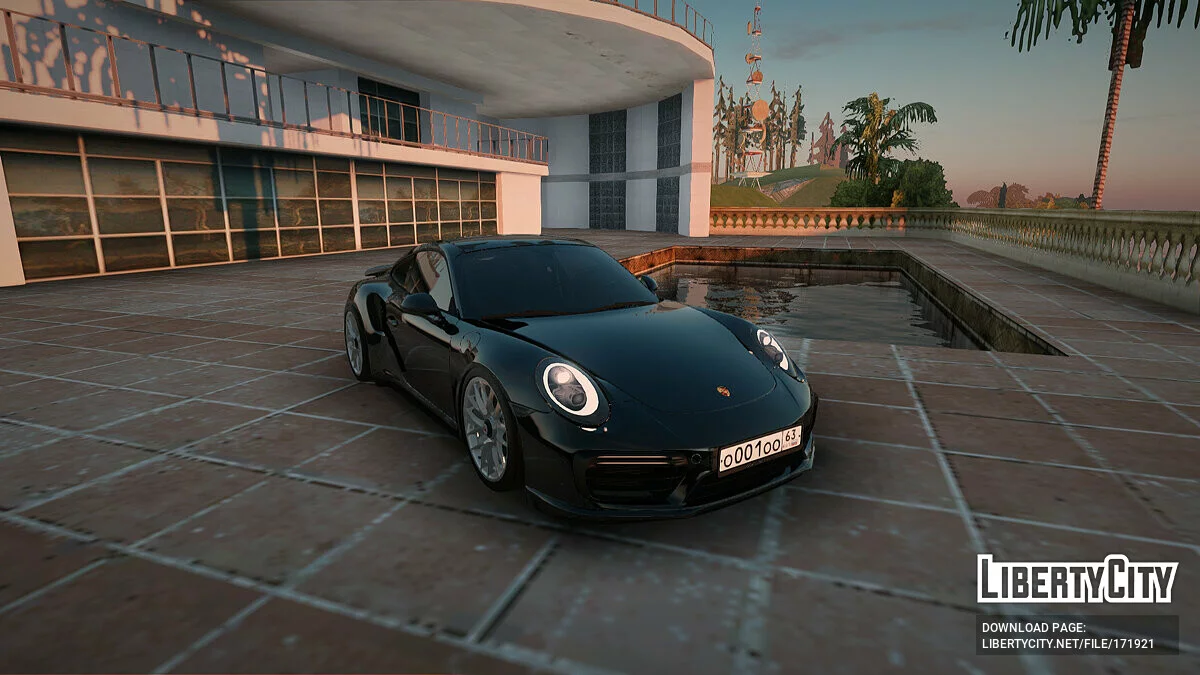Click the LibertyCity watermark logo

point(1077,580)
